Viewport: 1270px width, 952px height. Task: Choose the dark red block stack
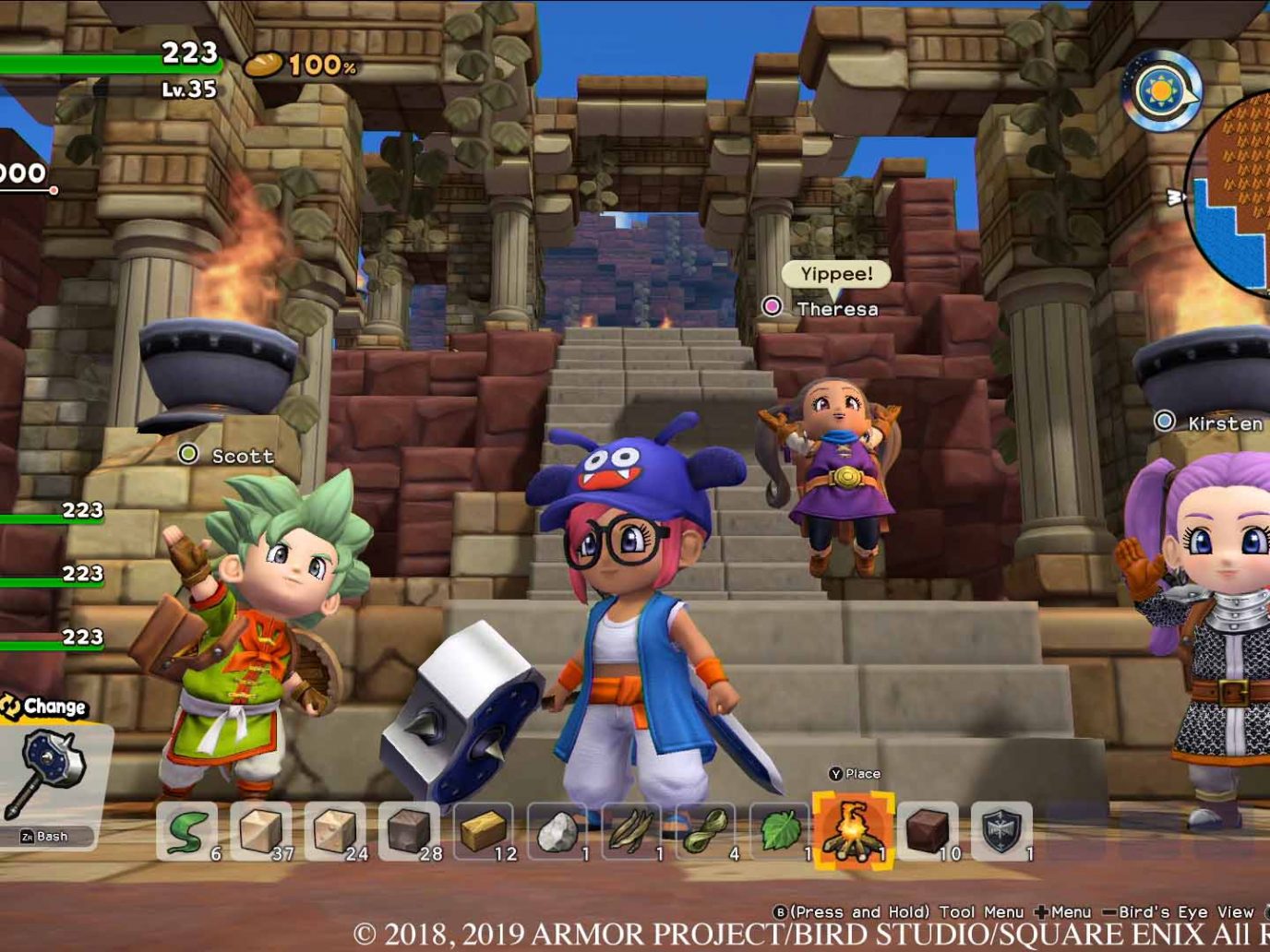pos(928,831)
